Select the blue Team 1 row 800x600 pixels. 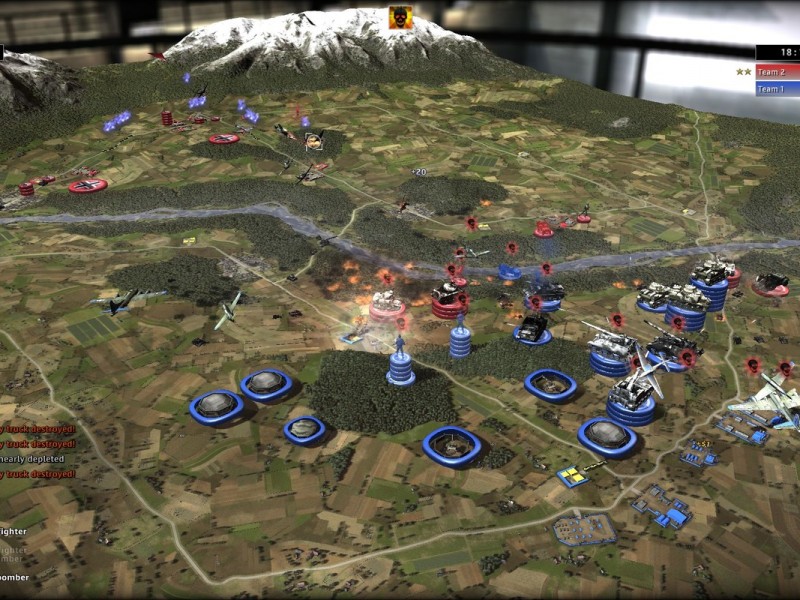point(777,89)
